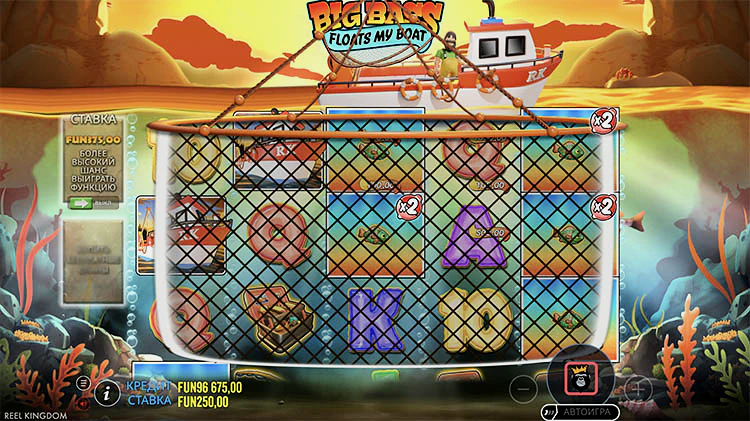The image size is (750, 421).
Task: Start autoplay with the АВТОИГРА button
Action: point(581,411)
